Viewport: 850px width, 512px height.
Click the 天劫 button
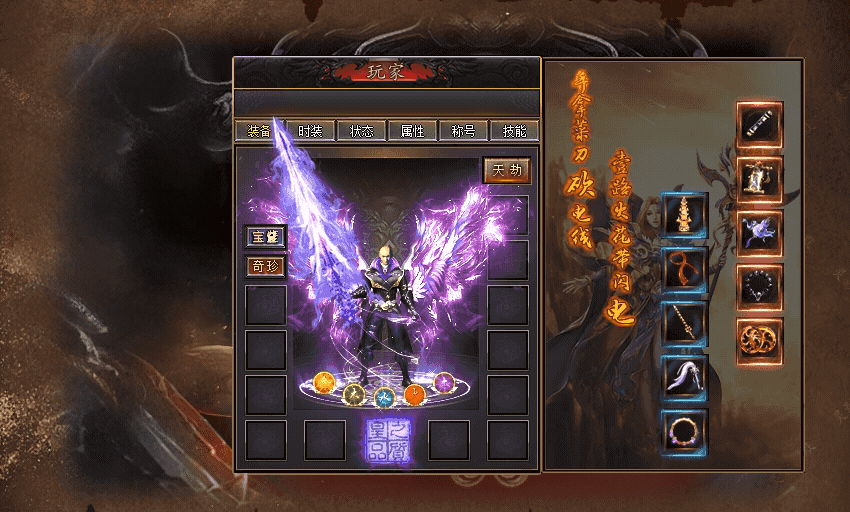point(506,170)
